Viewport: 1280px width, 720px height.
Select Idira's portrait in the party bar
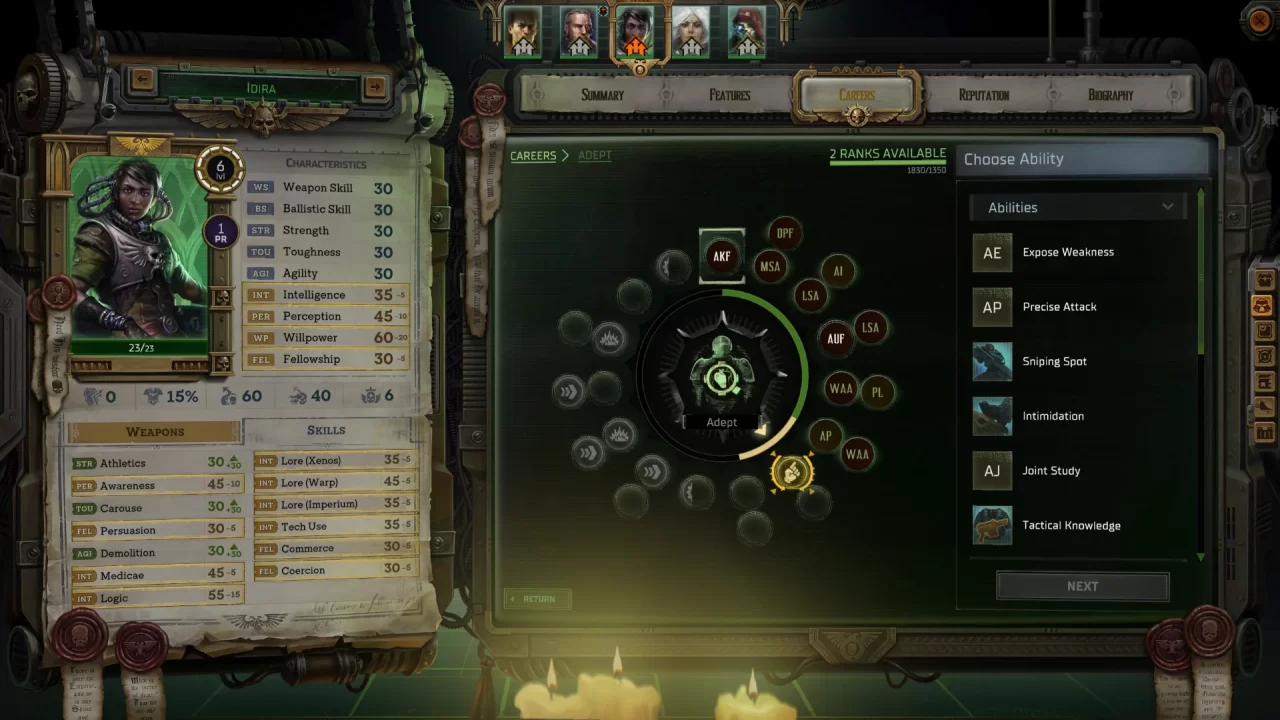(x=639, y=30)
